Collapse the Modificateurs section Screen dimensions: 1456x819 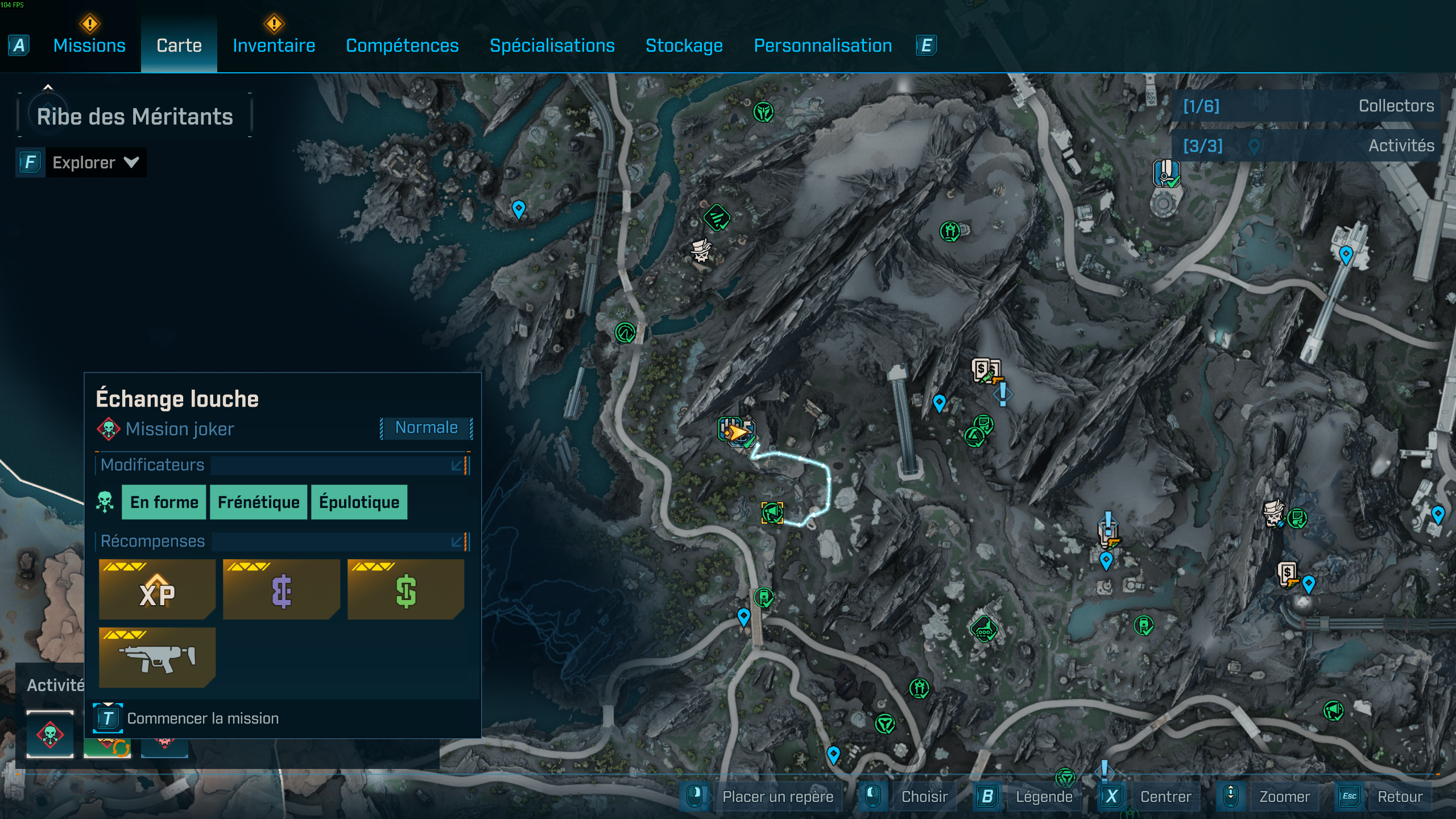point(457,466)
